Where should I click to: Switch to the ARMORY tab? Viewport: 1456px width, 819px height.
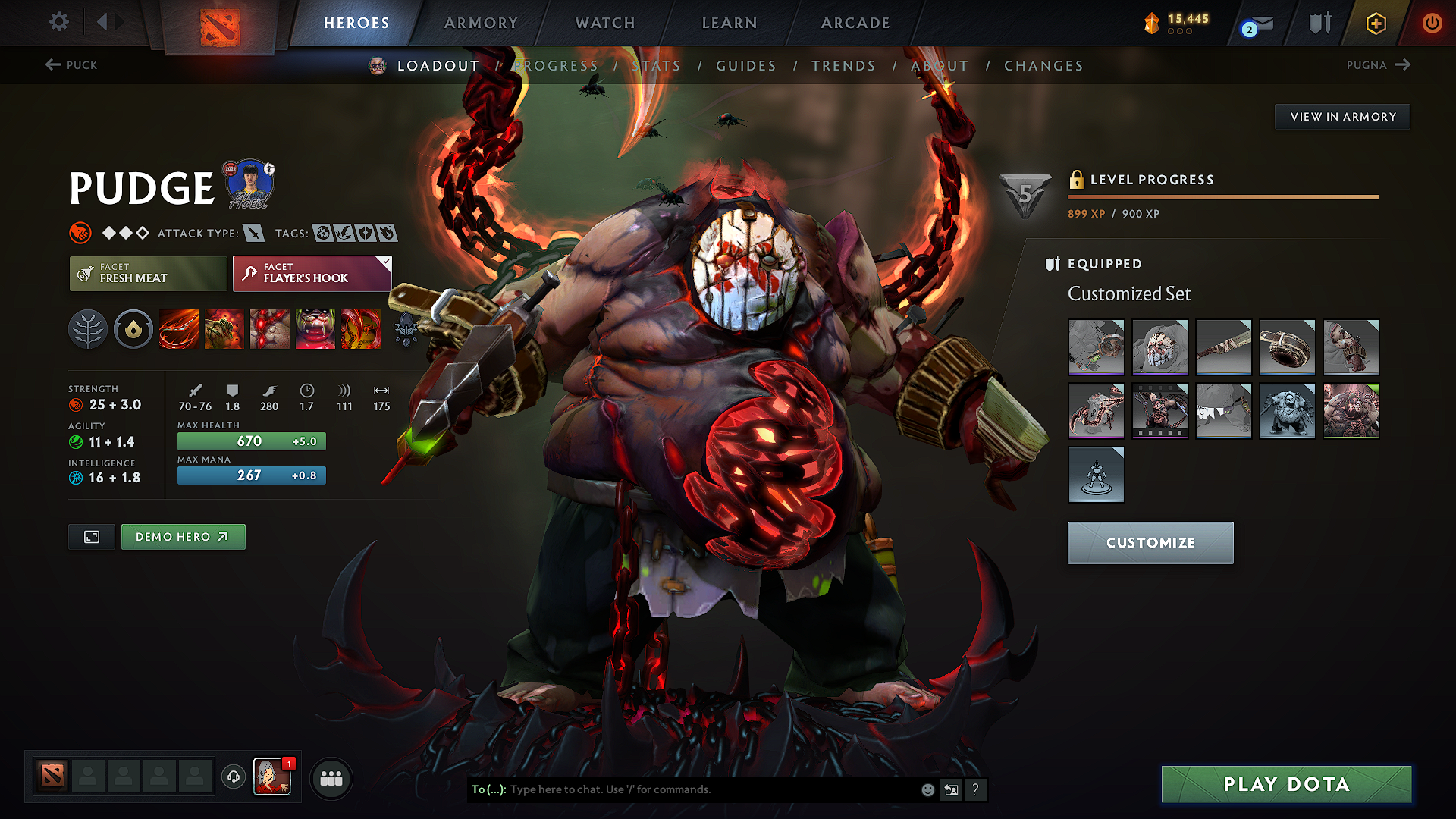[x=481, y=23]
